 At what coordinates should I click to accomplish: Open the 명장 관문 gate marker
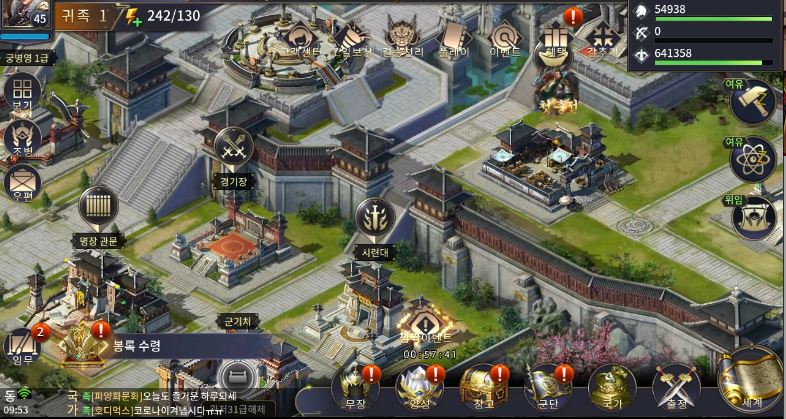[x=98, y=206]
